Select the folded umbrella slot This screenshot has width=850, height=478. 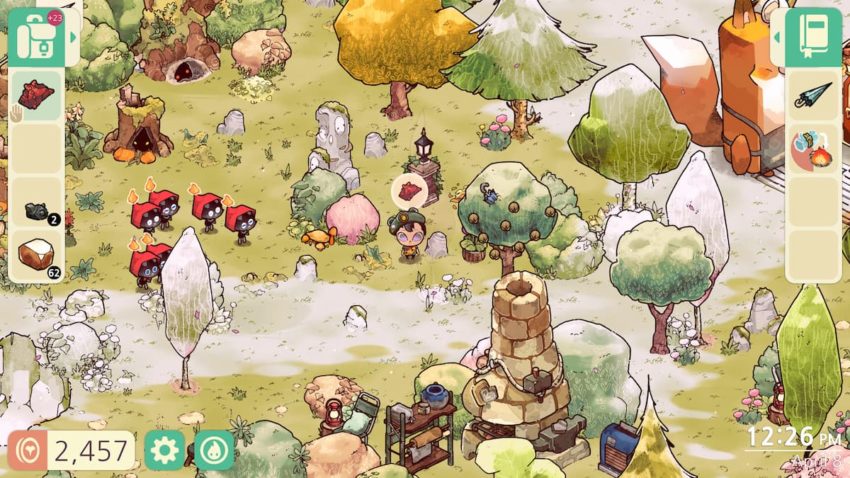click(x=811, y=96)
